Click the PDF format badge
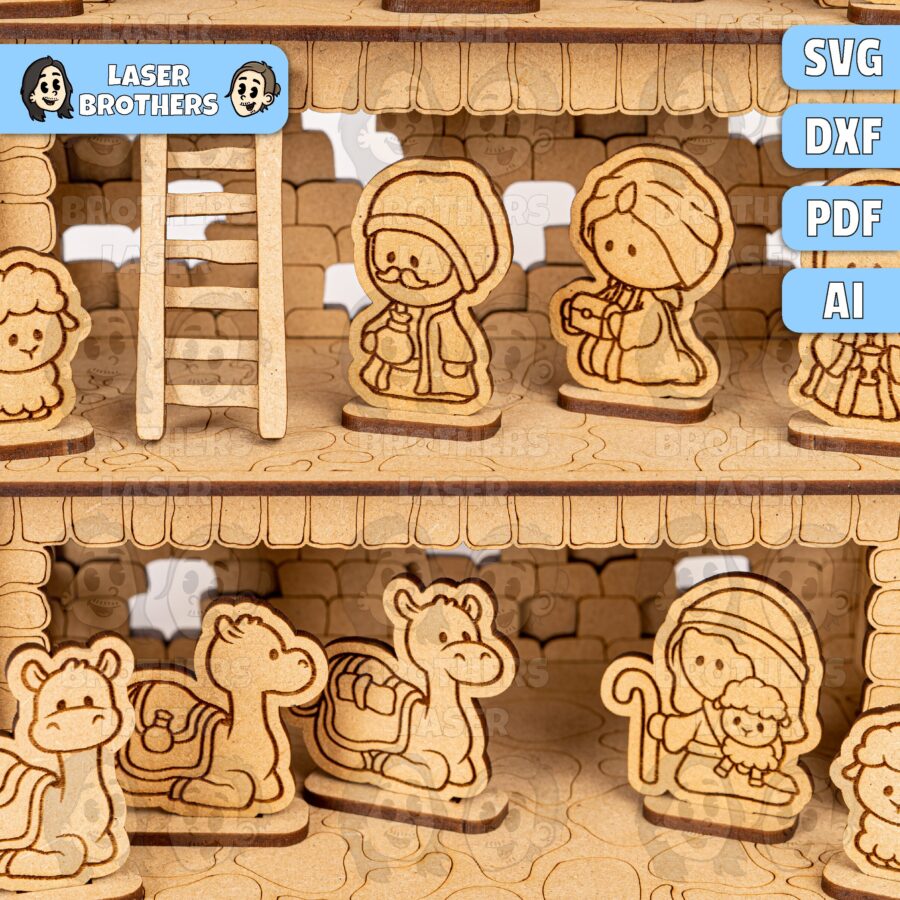 [842, 218]
